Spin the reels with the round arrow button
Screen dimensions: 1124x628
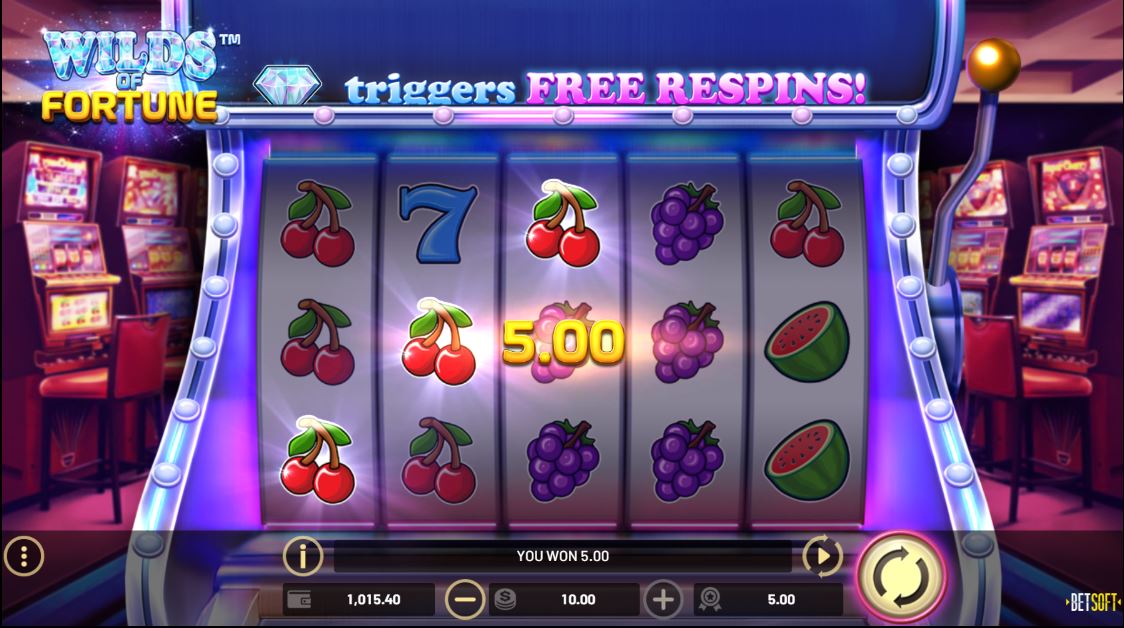point(899,577)
